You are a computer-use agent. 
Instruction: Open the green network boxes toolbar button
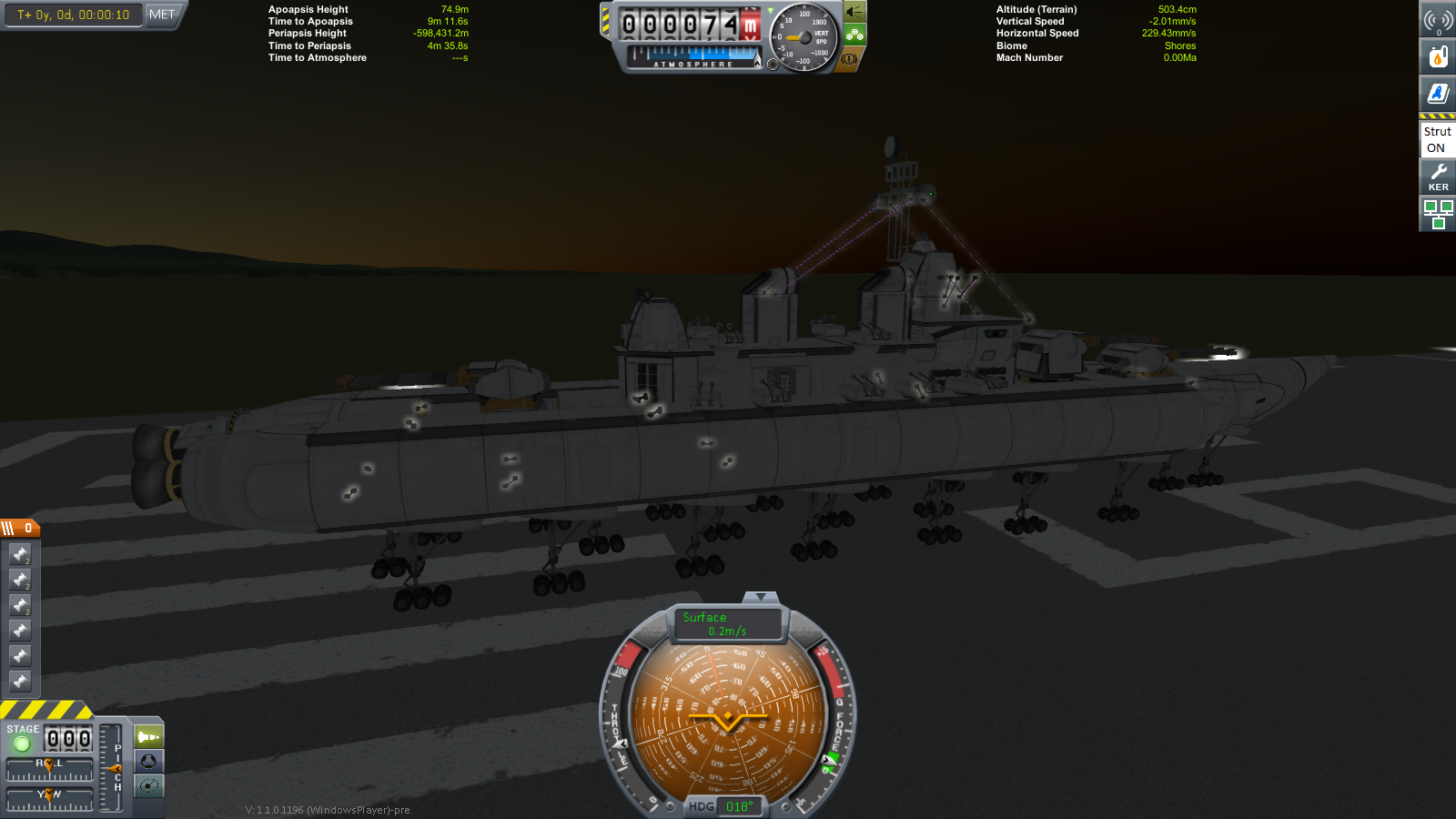coord(1438,214)
